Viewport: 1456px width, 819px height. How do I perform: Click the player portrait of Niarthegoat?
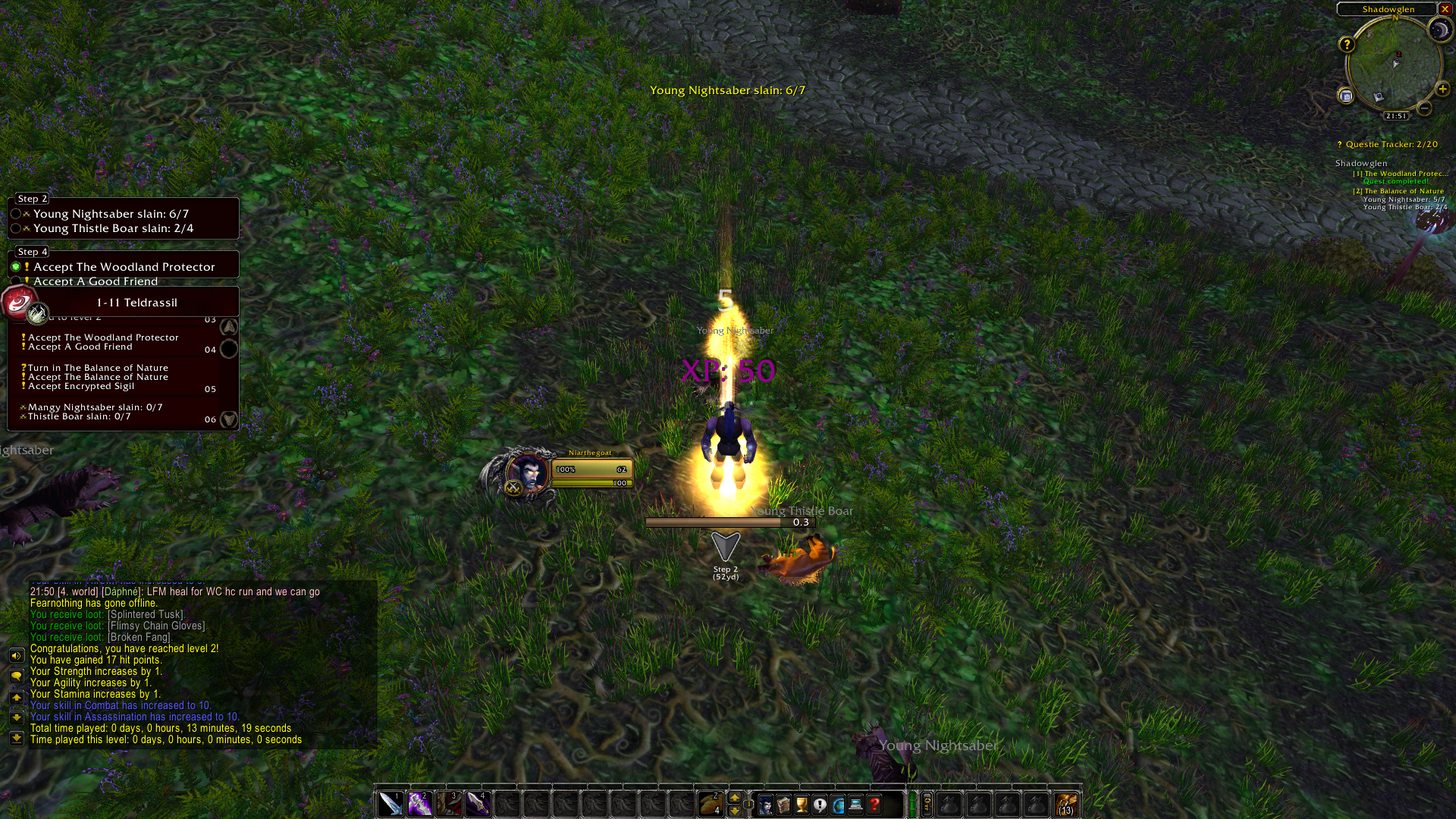pyautogui.click(x=528, y=472)
